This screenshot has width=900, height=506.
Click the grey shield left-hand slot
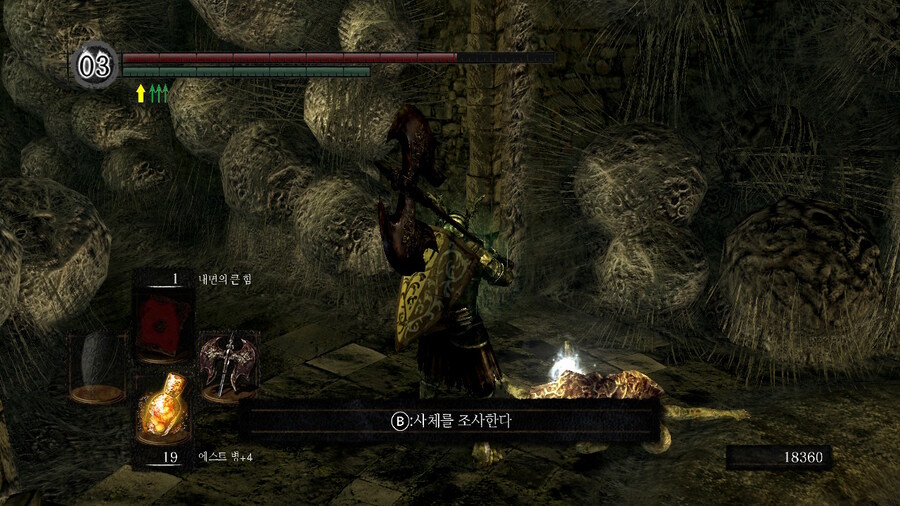coord(97,366)
